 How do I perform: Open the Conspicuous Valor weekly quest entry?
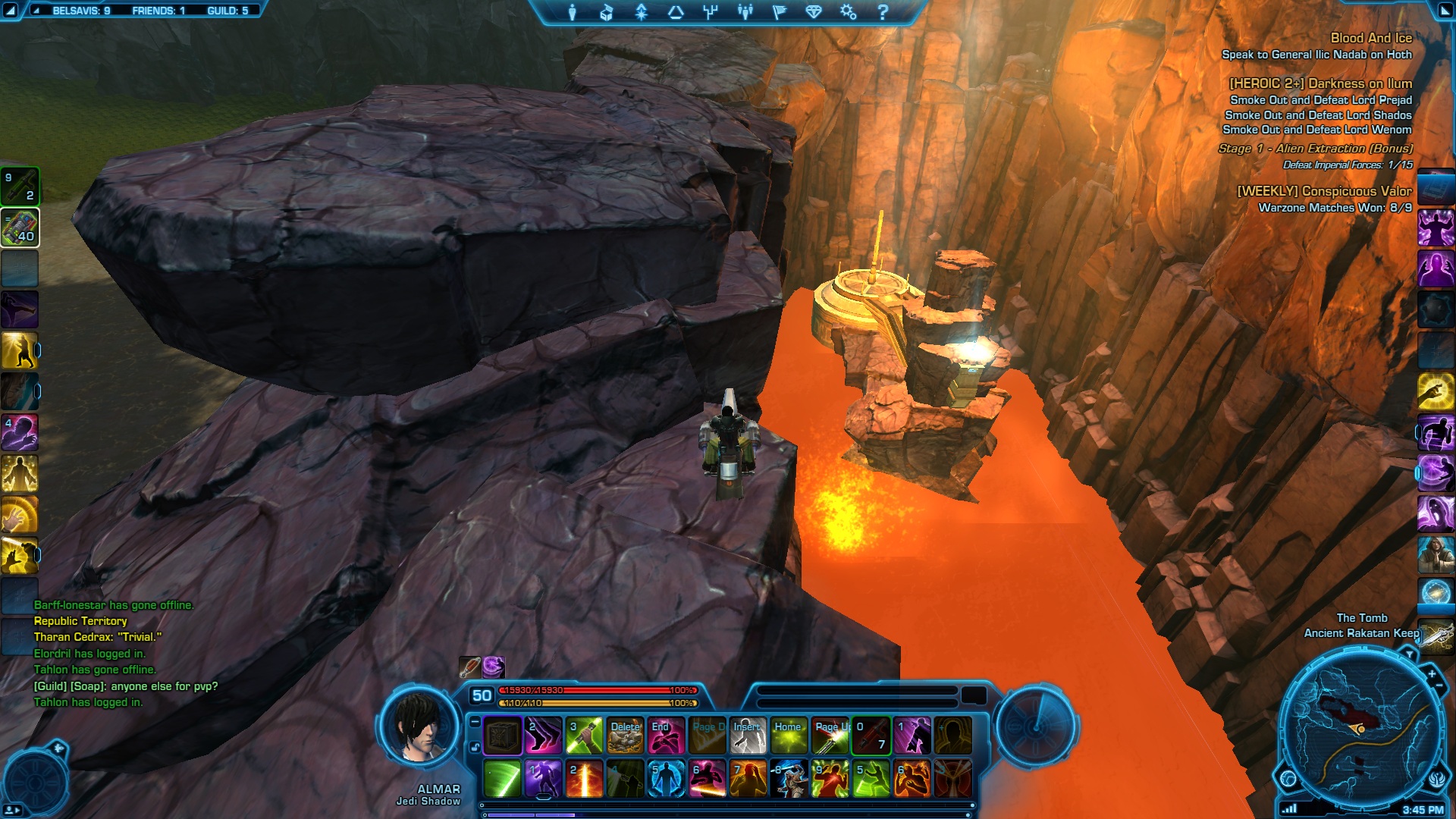point(1324,191)
